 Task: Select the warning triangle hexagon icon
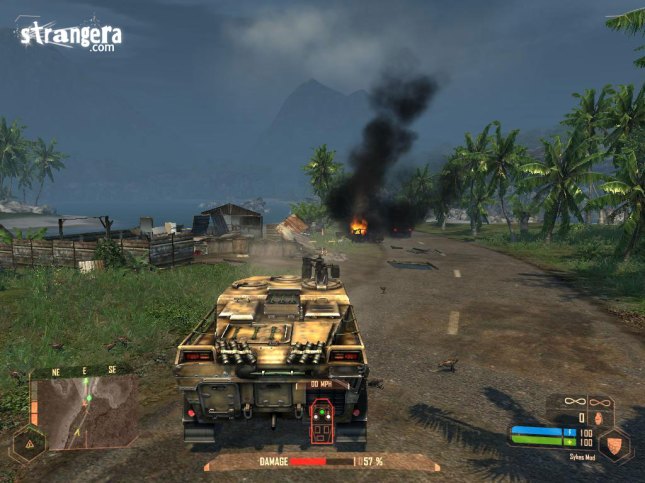[28, 442]
